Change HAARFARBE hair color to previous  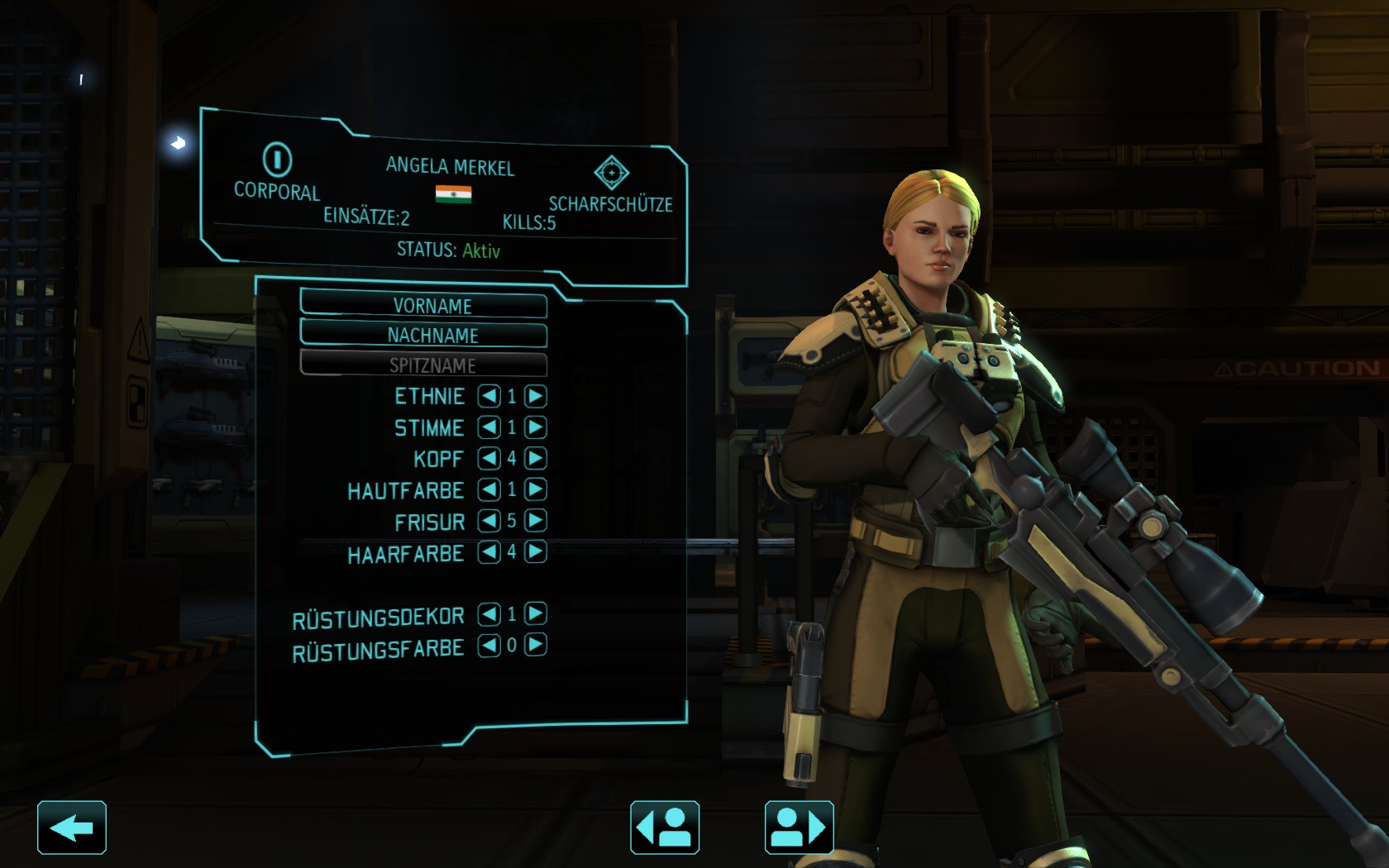[489, 551]
